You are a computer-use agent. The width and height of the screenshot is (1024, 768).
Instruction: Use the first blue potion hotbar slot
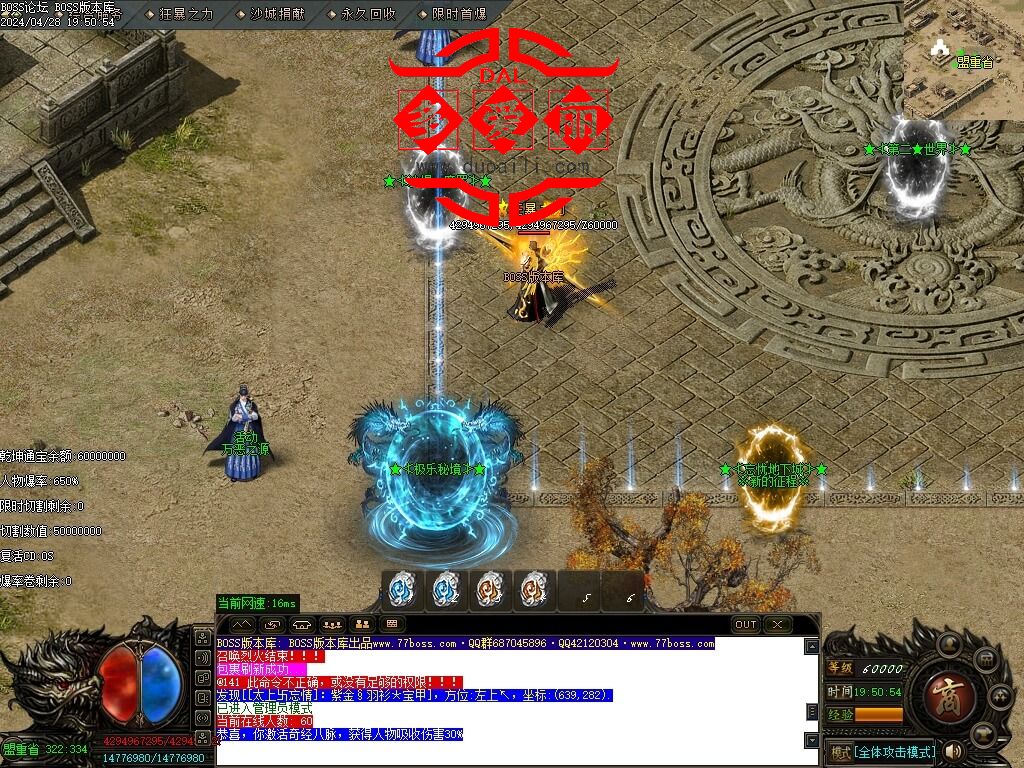click(402, 590)
